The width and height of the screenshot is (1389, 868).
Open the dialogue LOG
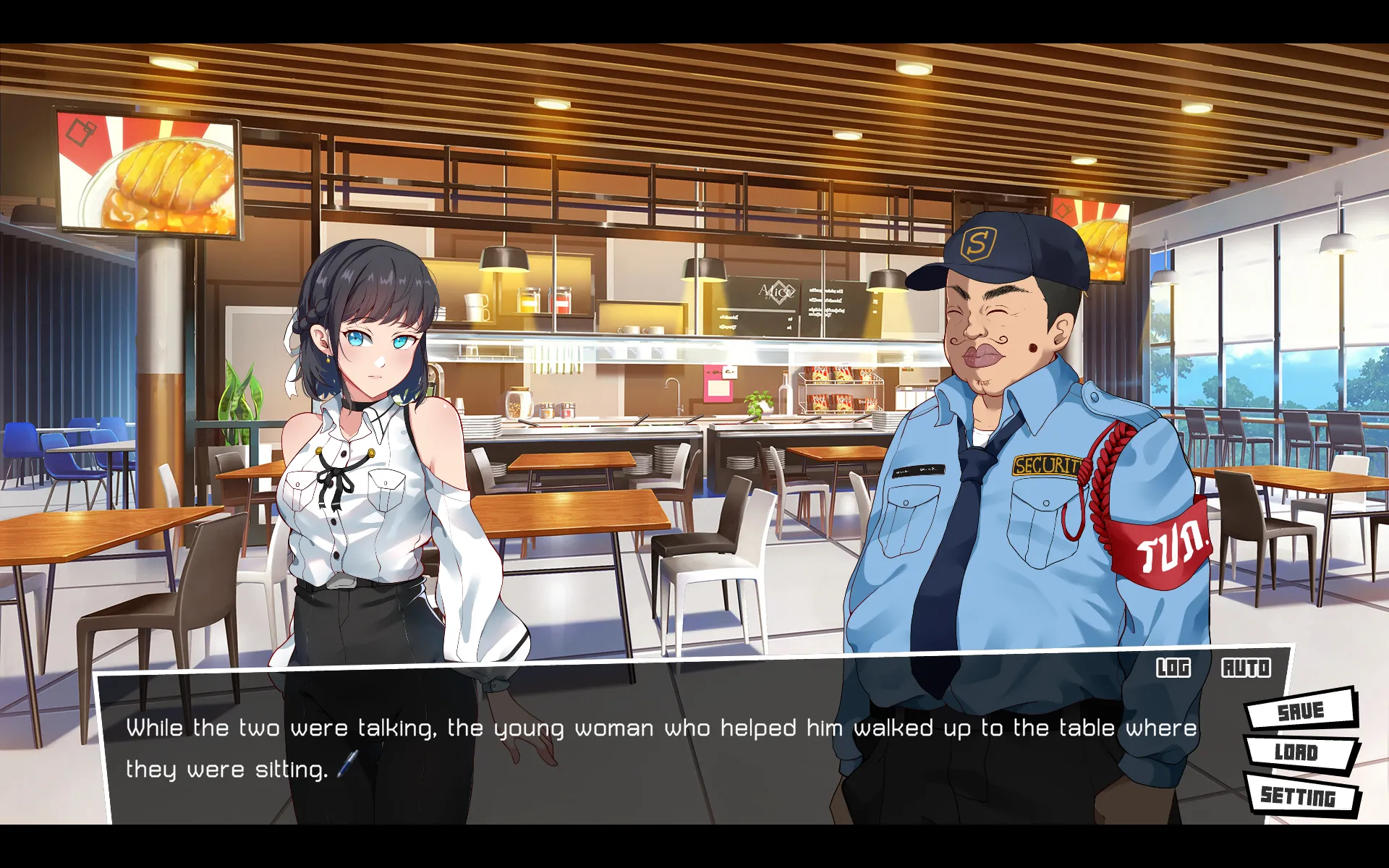[x=1173, y=668]
